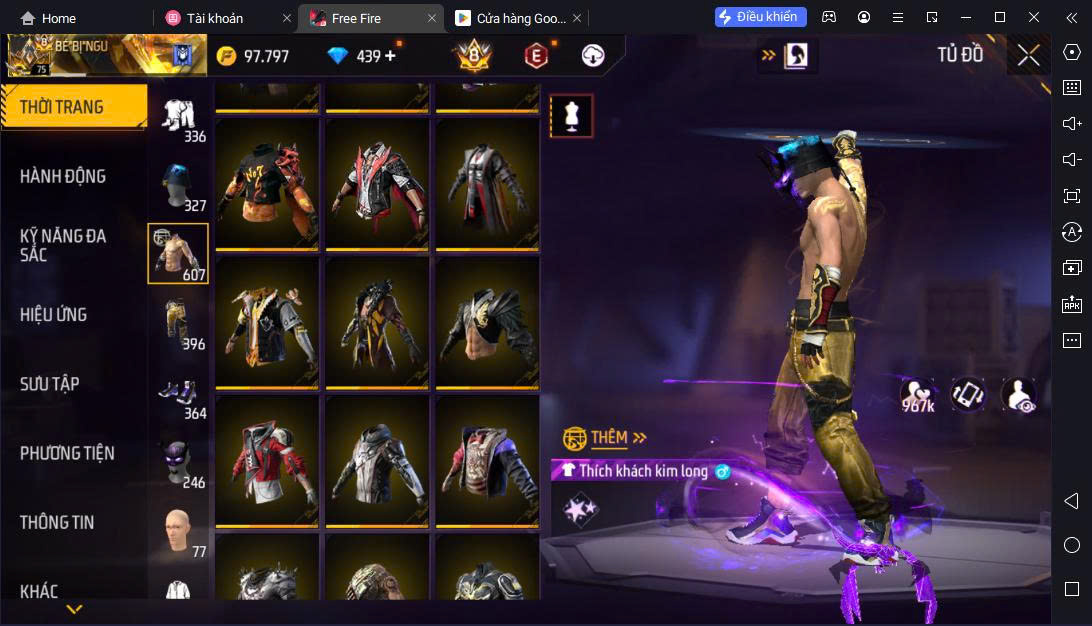
Task: Close the TỦ ĐỒ wardrobe screen
Action: 1028,55
